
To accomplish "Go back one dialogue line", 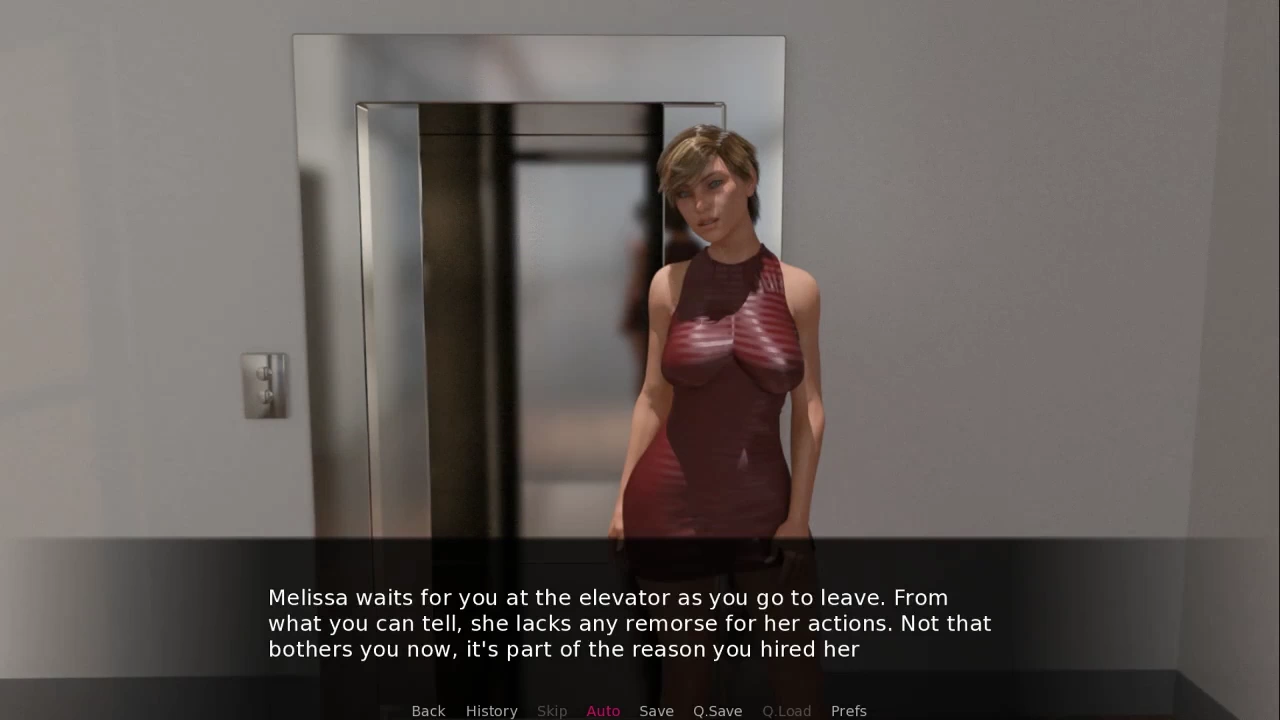I will tap(428, 711).
